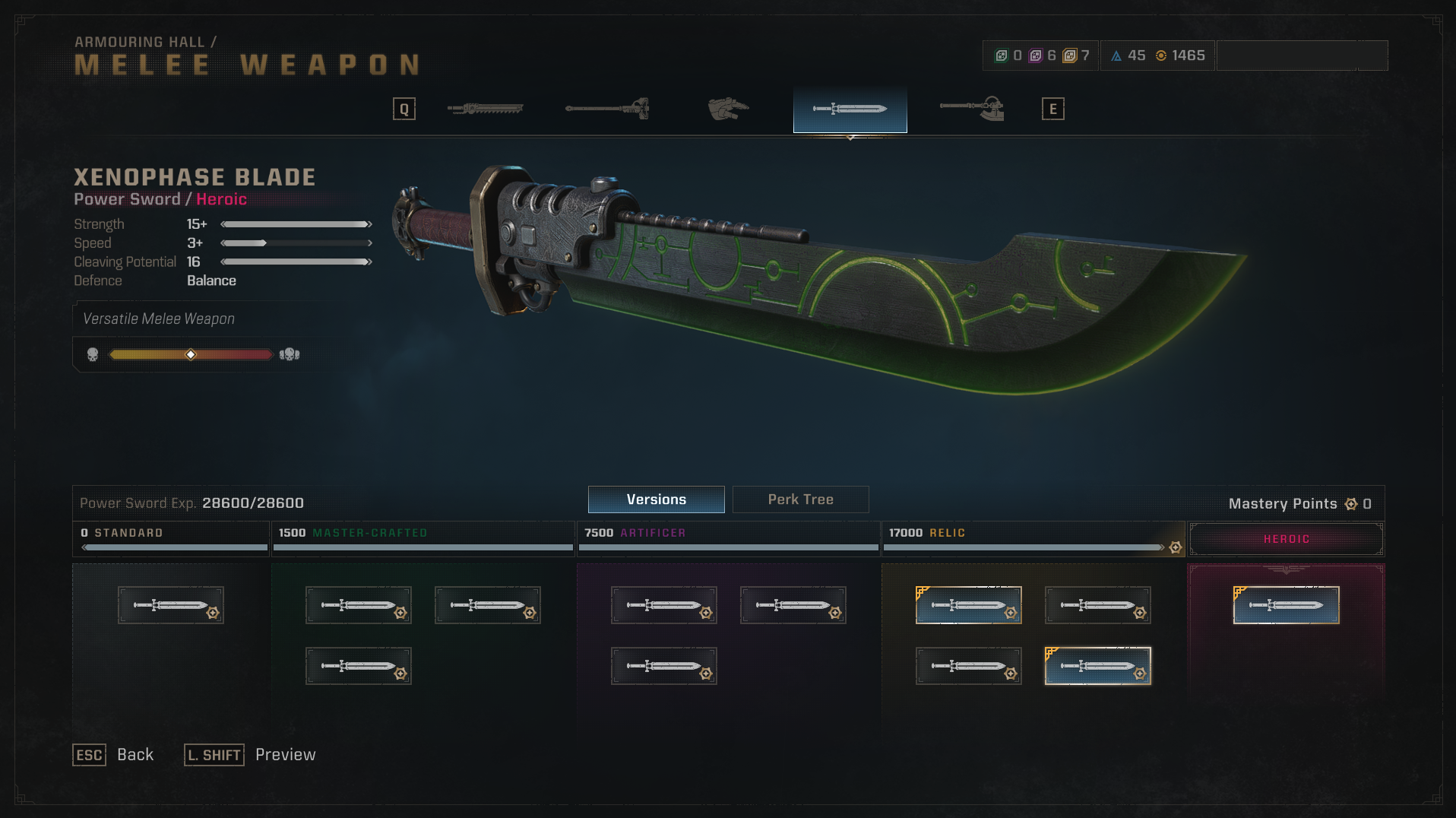Select the Standard tier power sword version
The height and width of the screenshot is (818, 1456).
pos(171,605)
